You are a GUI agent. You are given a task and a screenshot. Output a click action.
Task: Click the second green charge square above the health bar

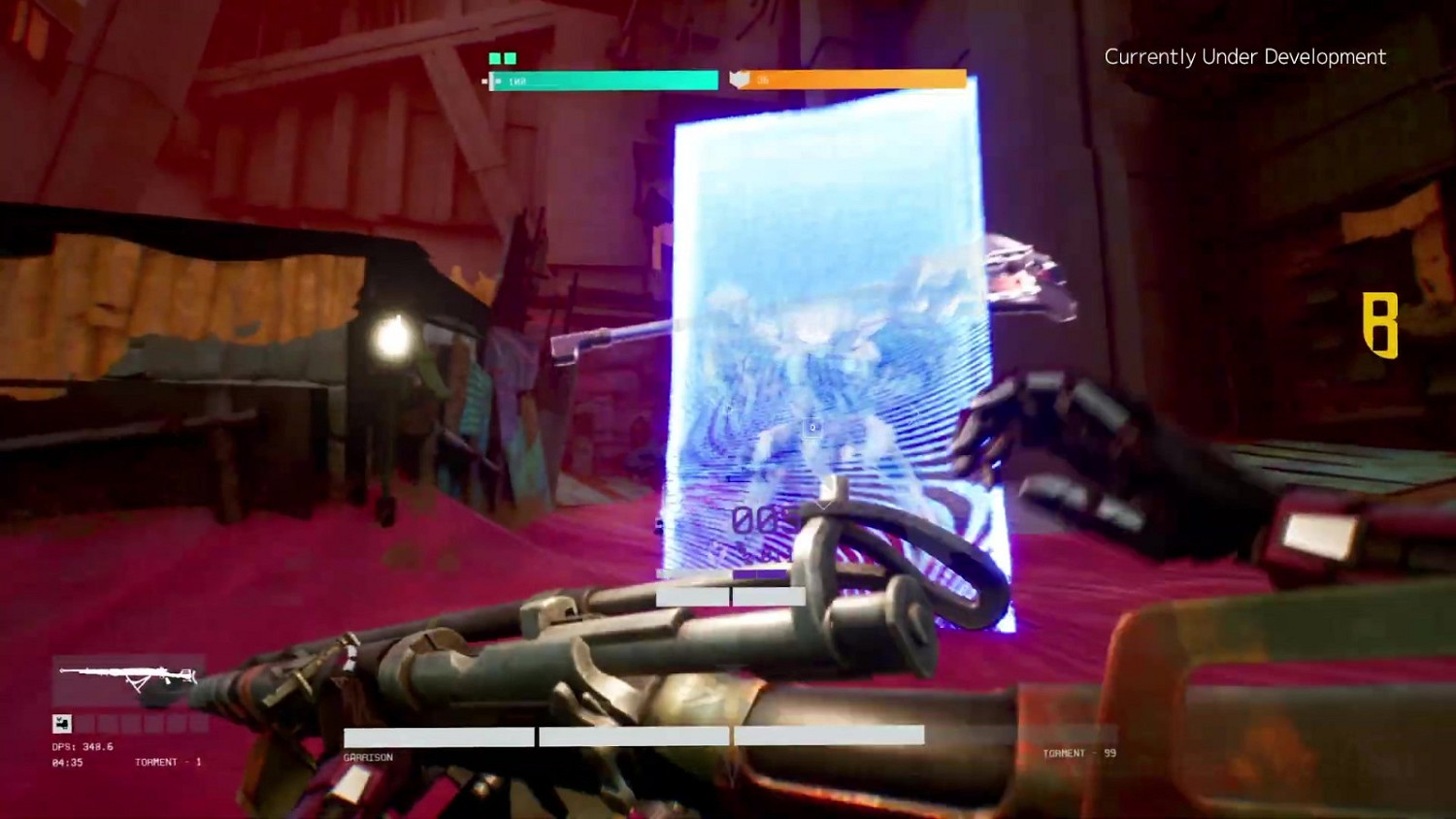pyautogui.click(x=512, y=58)
